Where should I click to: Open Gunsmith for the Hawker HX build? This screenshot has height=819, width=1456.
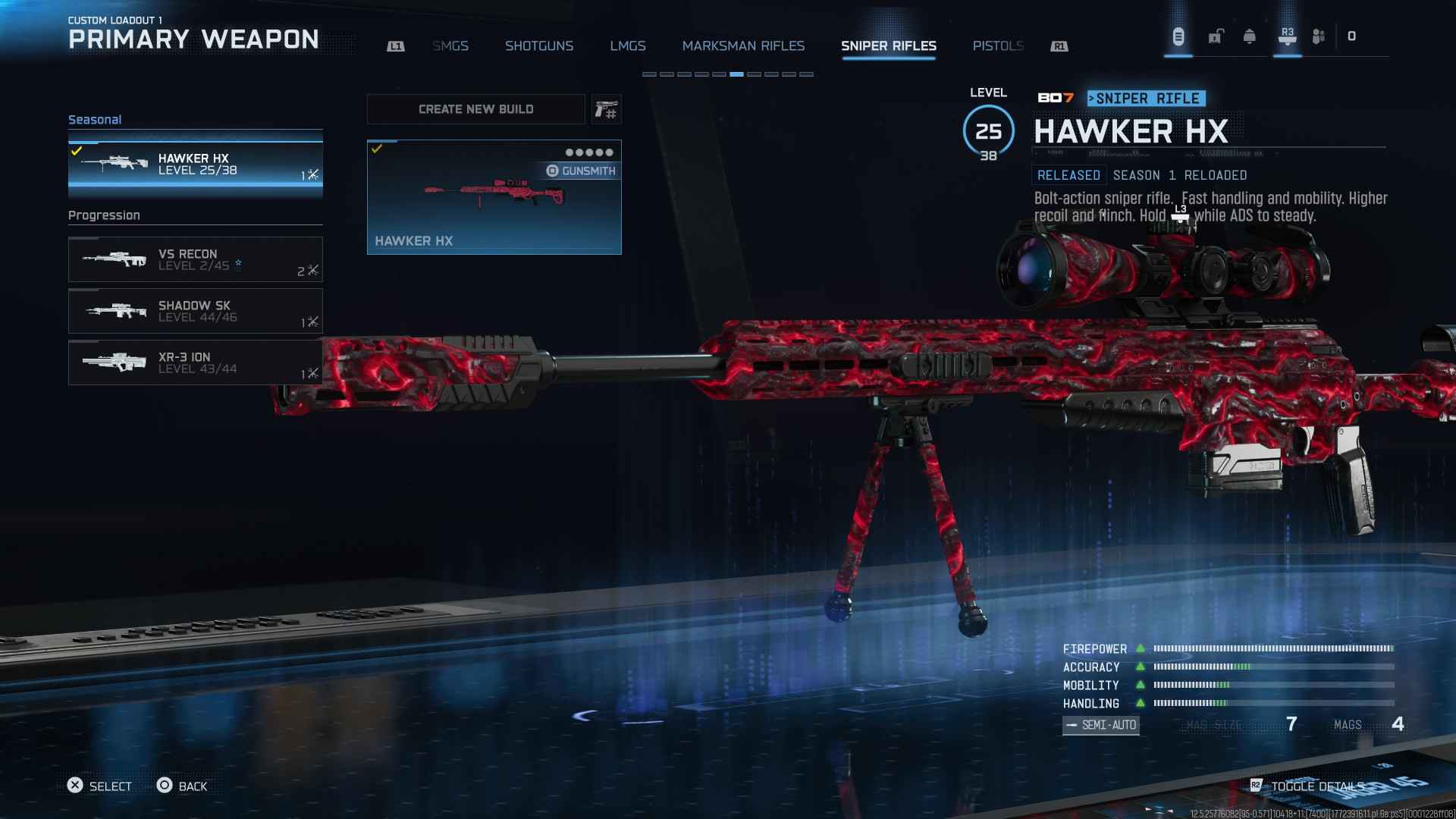581,171
